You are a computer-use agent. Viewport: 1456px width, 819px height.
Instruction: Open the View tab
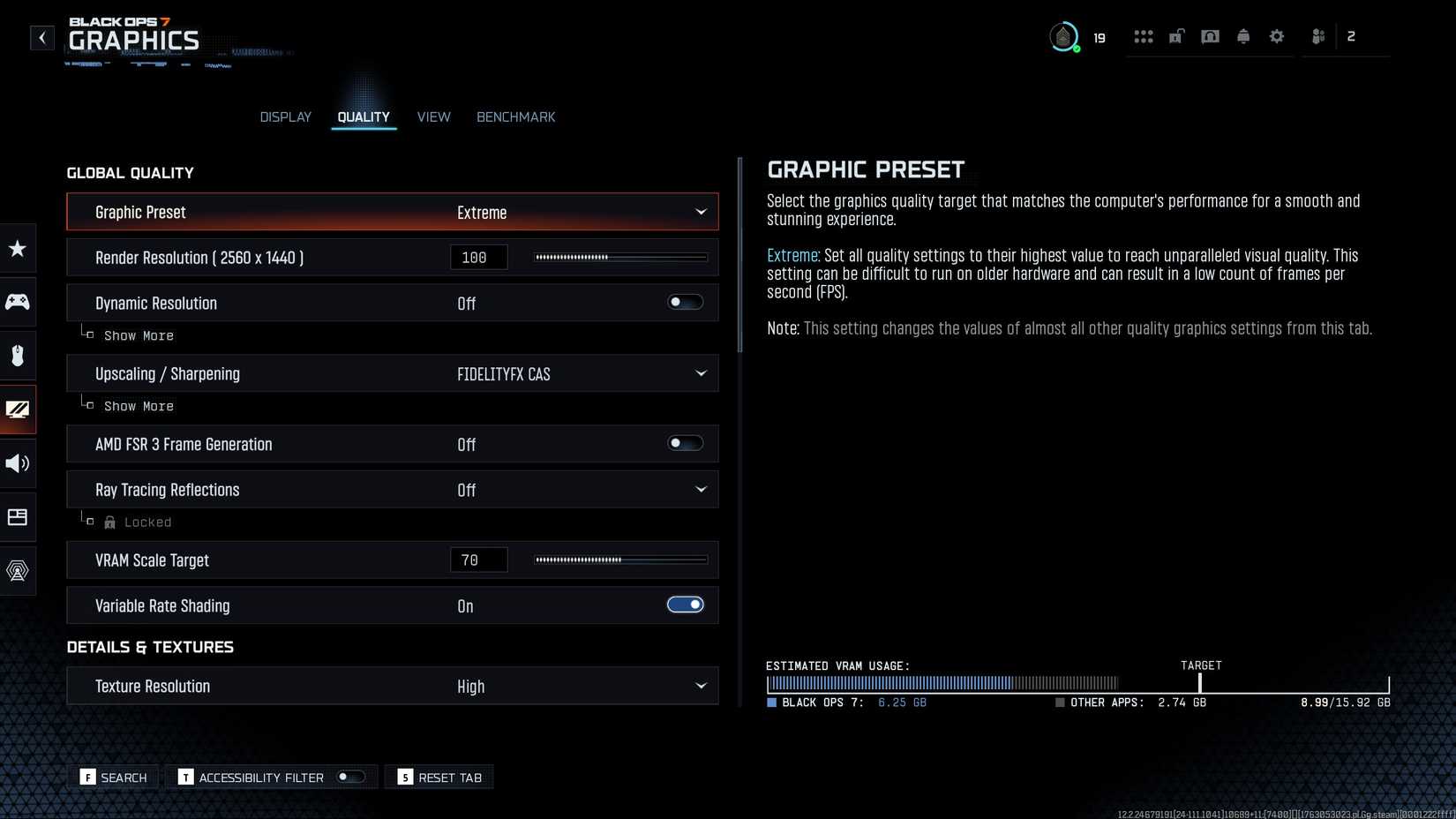coord(433,117)
